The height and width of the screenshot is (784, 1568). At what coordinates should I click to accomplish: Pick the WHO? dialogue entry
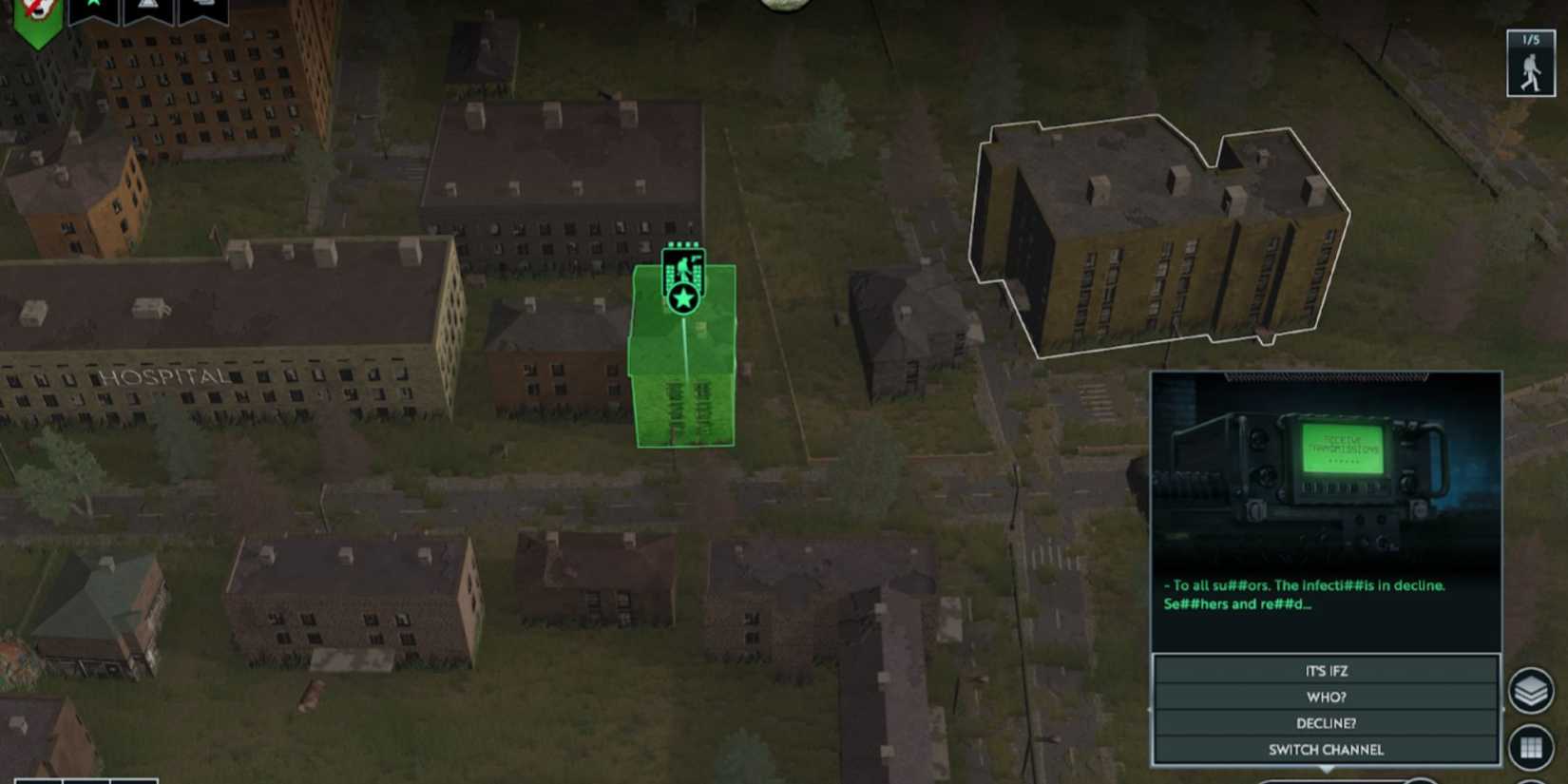coord(1324,697)
